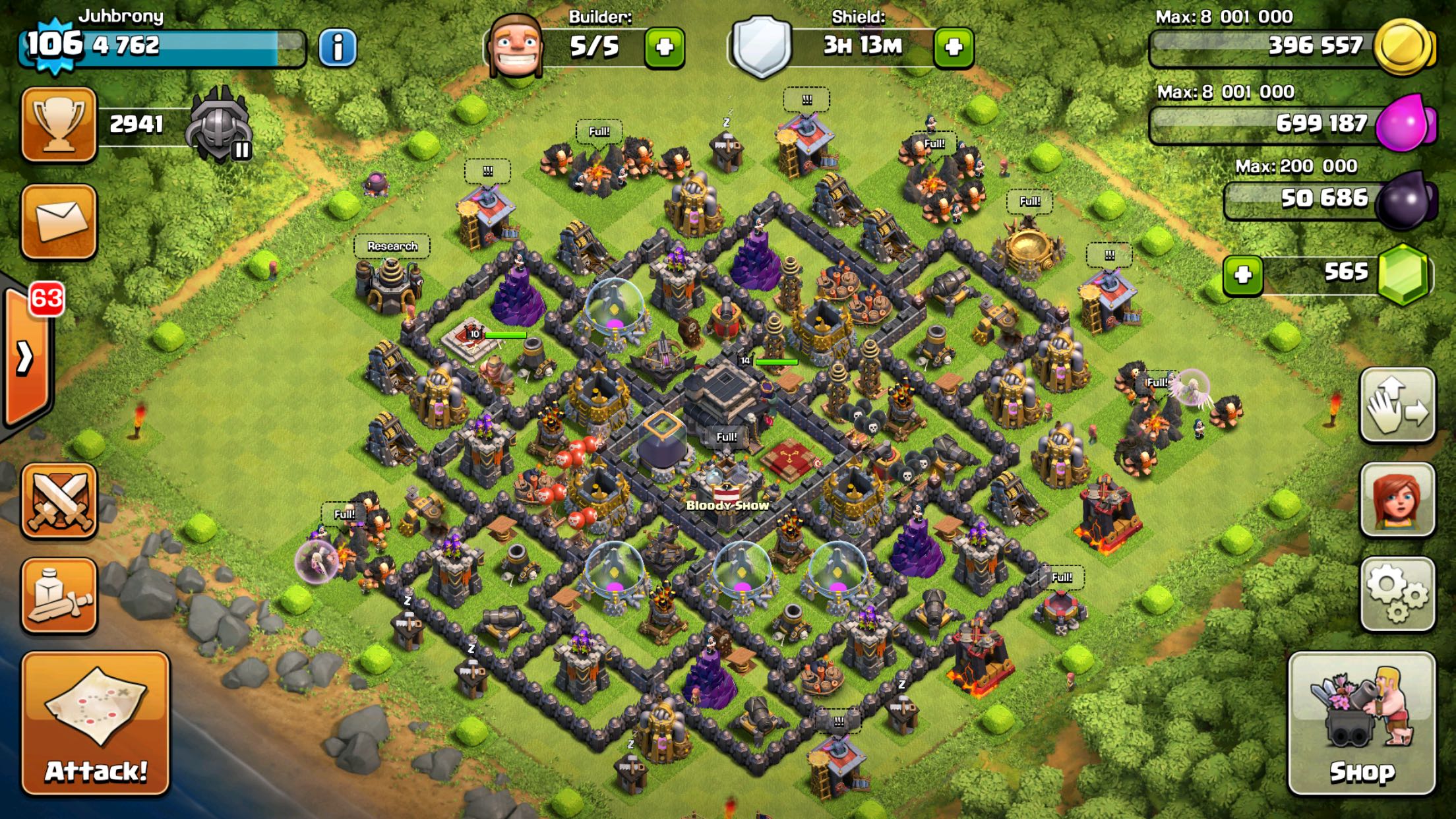Buy more shield with green plus
Viewport: 1456px width, 819px height.
click(x=954, y=47)
